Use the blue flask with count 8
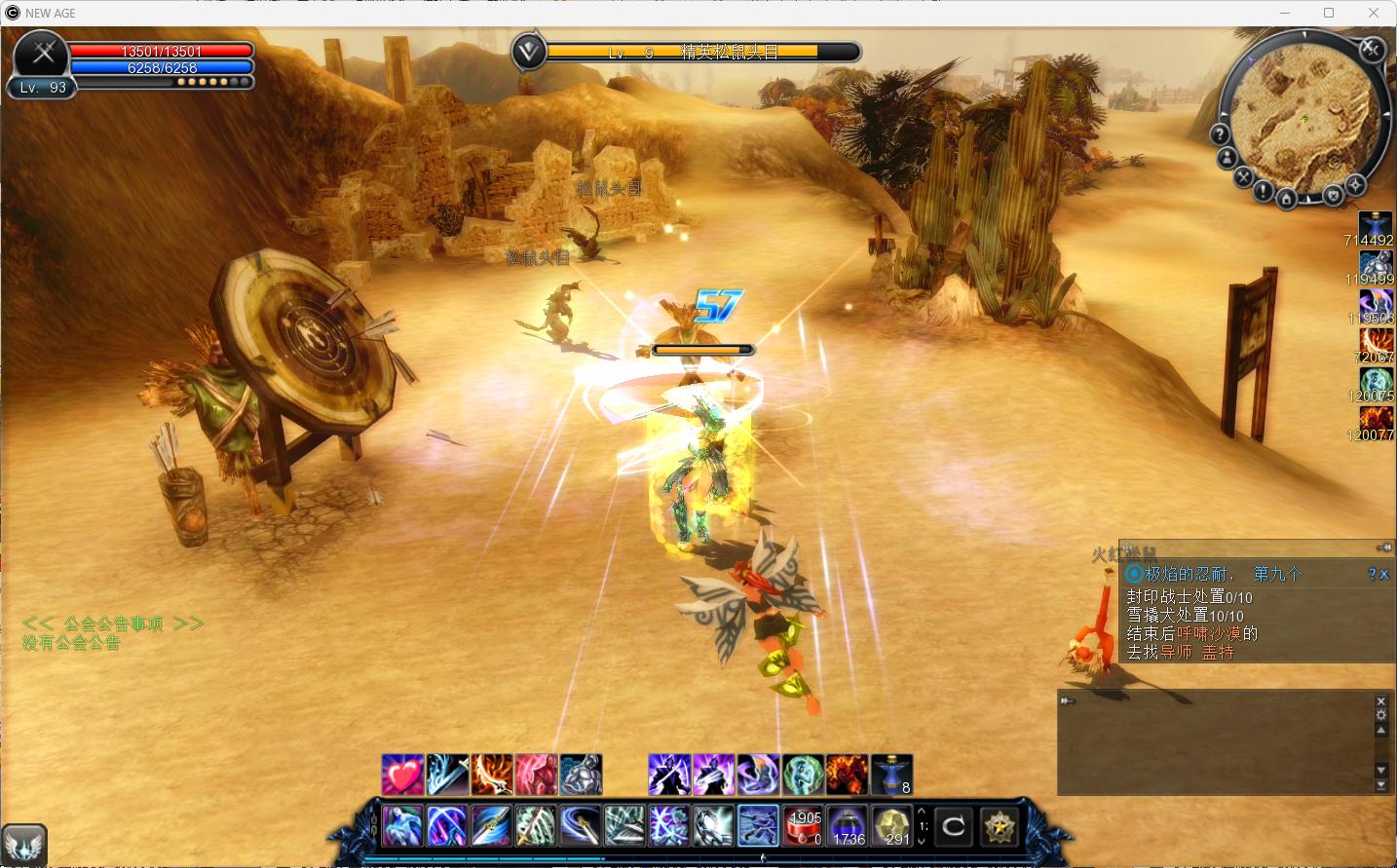 coord(891,774)
